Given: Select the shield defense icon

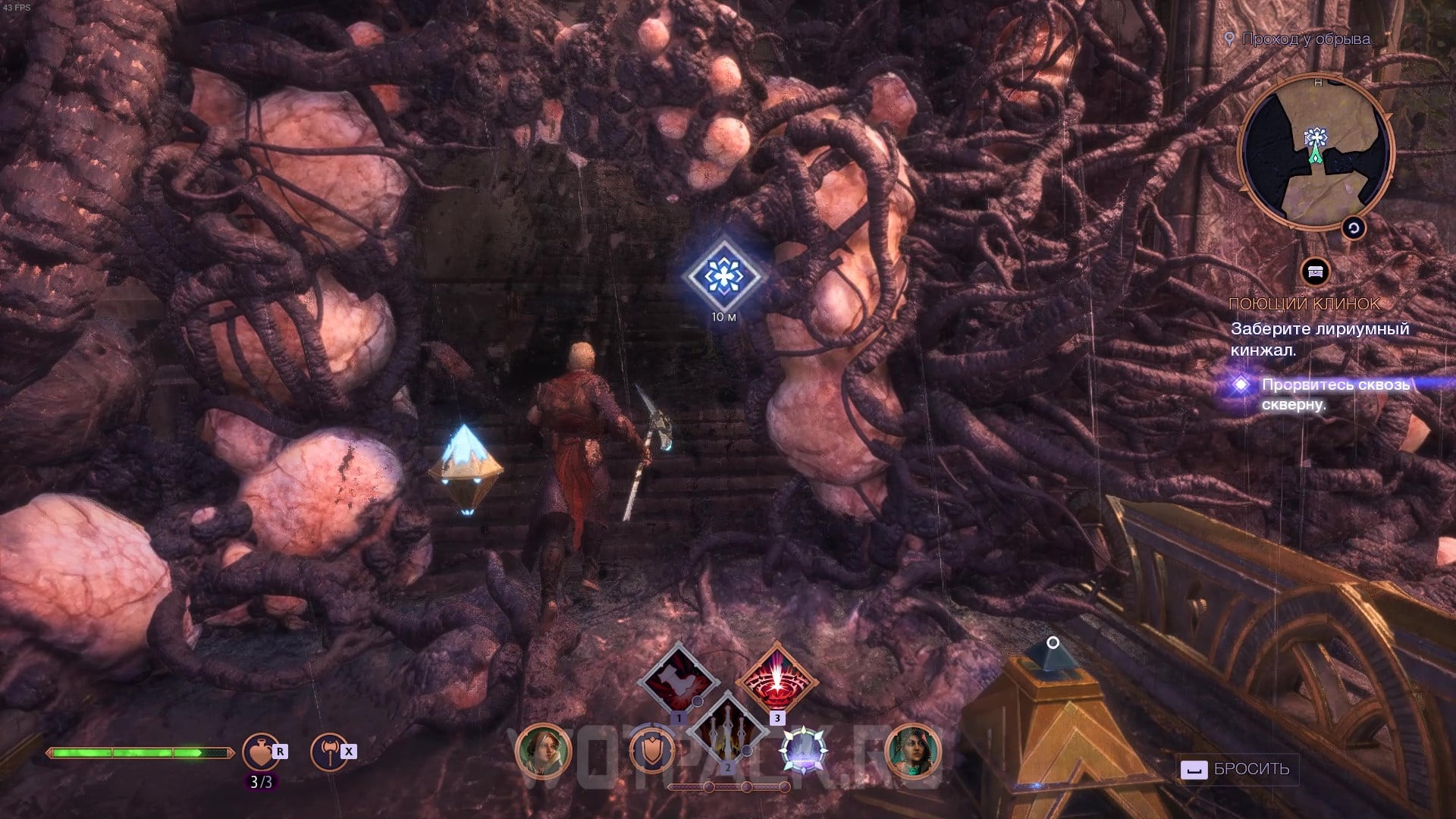Looking at the screenshot, I should [x=653, y=751].
